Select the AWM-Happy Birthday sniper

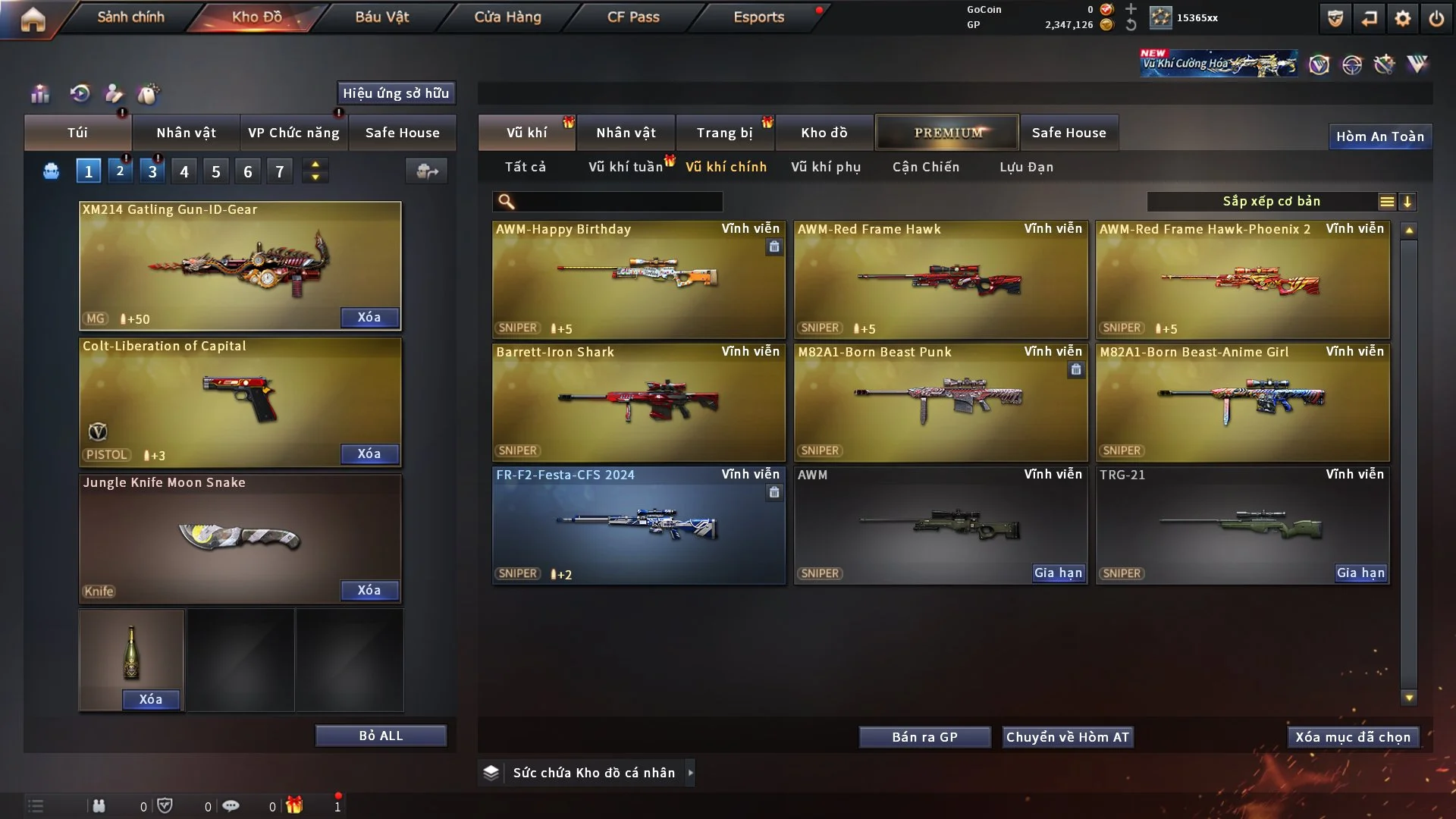tap(639, 279)
